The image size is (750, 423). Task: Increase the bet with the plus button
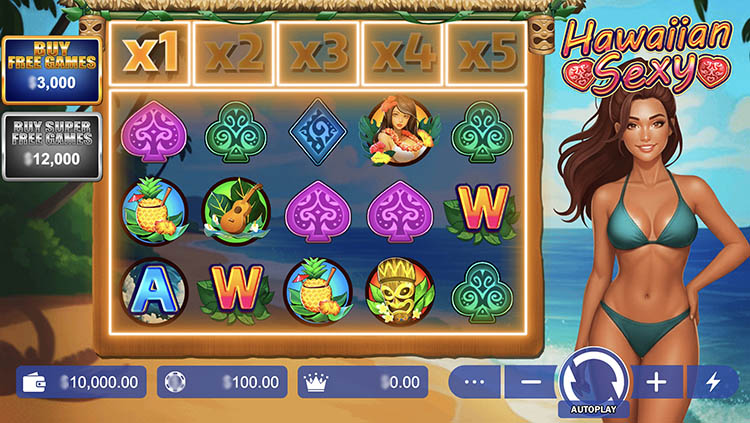coord(657,382)
